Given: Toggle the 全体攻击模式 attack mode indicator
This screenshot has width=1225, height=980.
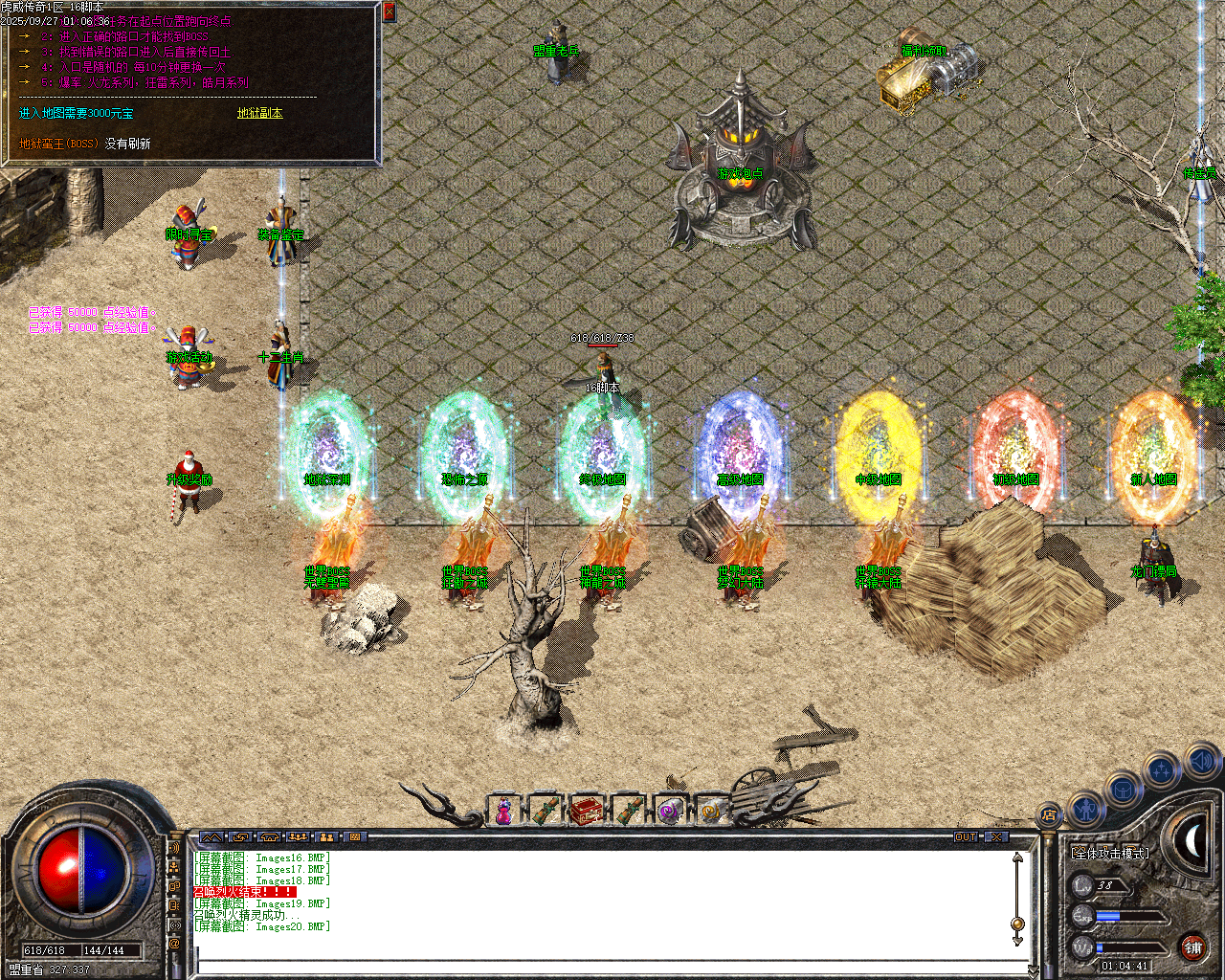Looking at the screenshot, I should point(1109,853).
